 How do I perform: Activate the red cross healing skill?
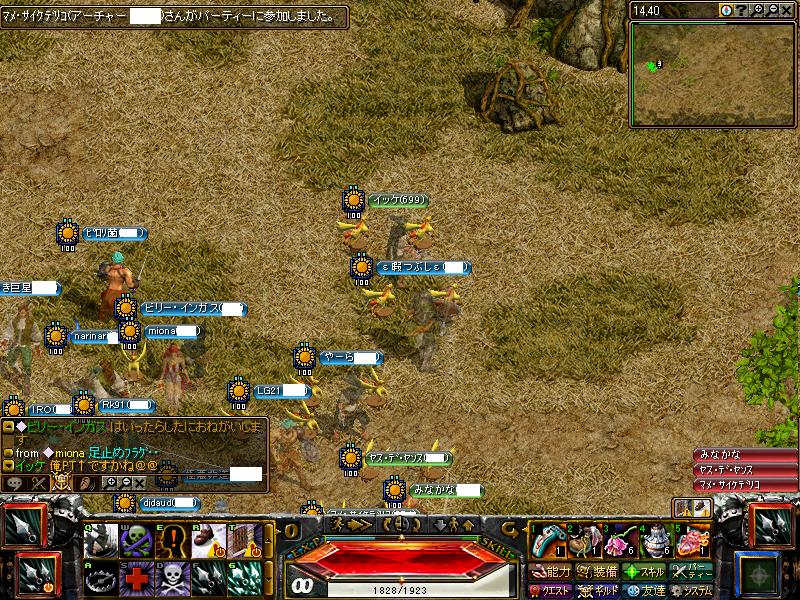point(136,576)
